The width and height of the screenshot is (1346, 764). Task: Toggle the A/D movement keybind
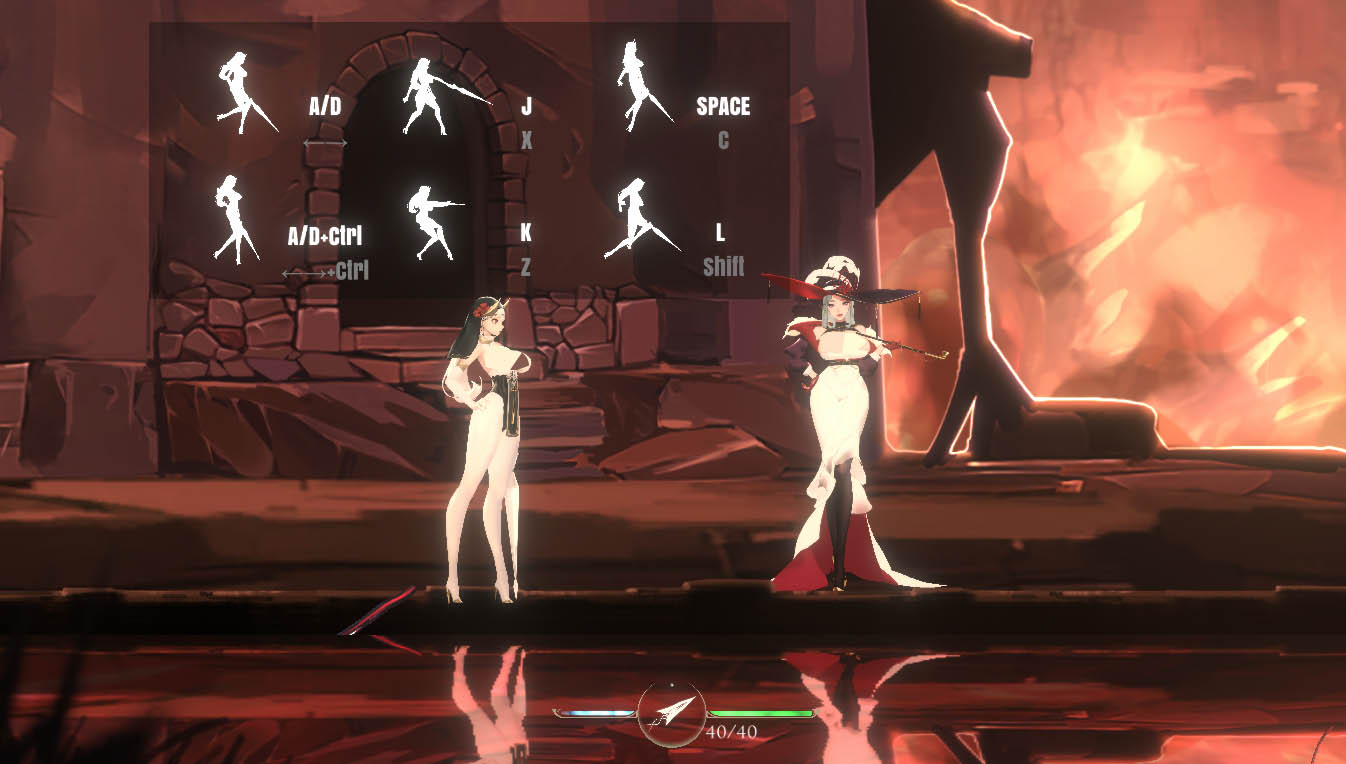tap(324, 106)
